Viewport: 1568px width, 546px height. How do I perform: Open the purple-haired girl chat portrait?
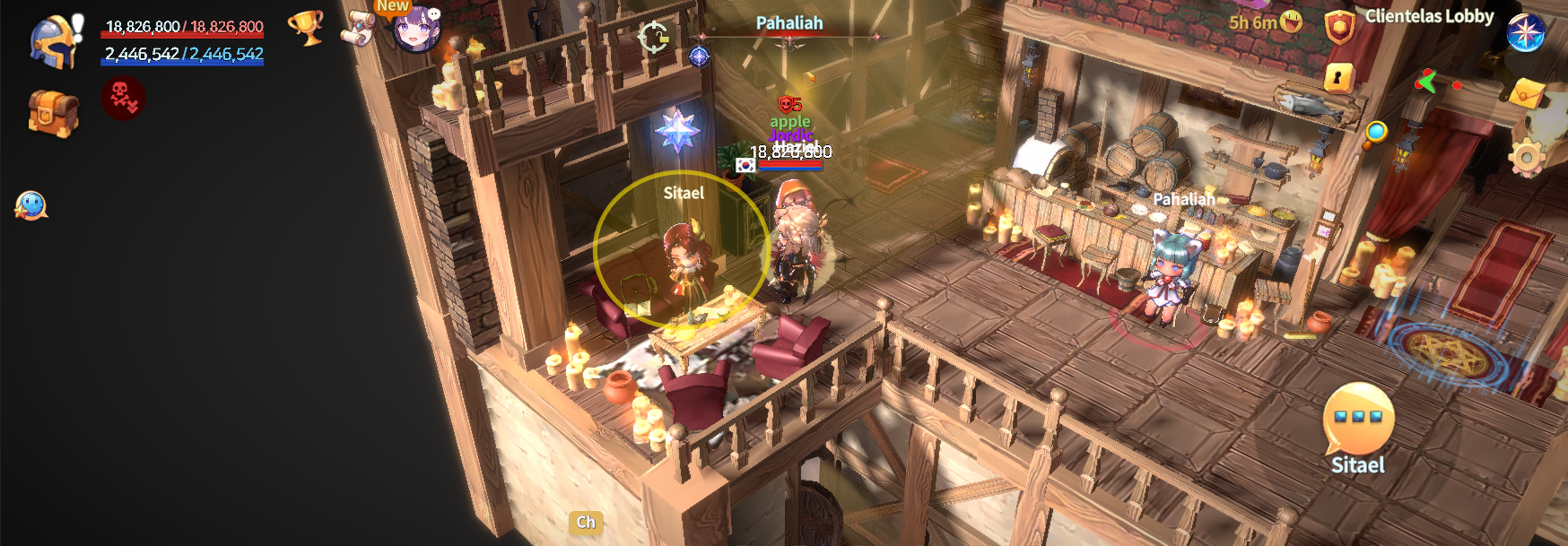(416, 30)
